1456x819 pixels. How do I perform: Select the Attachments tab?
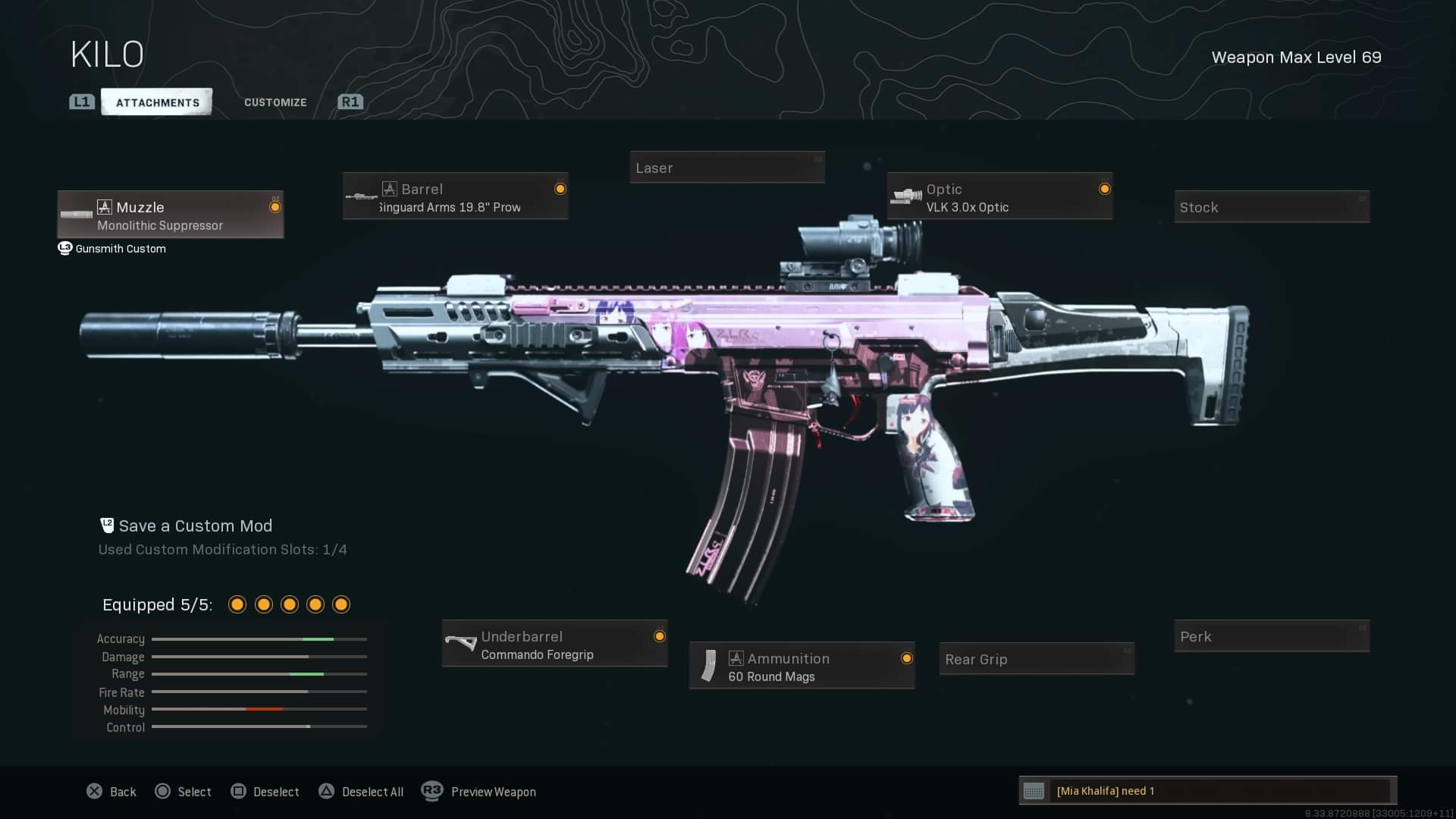[x=156, y=102]
